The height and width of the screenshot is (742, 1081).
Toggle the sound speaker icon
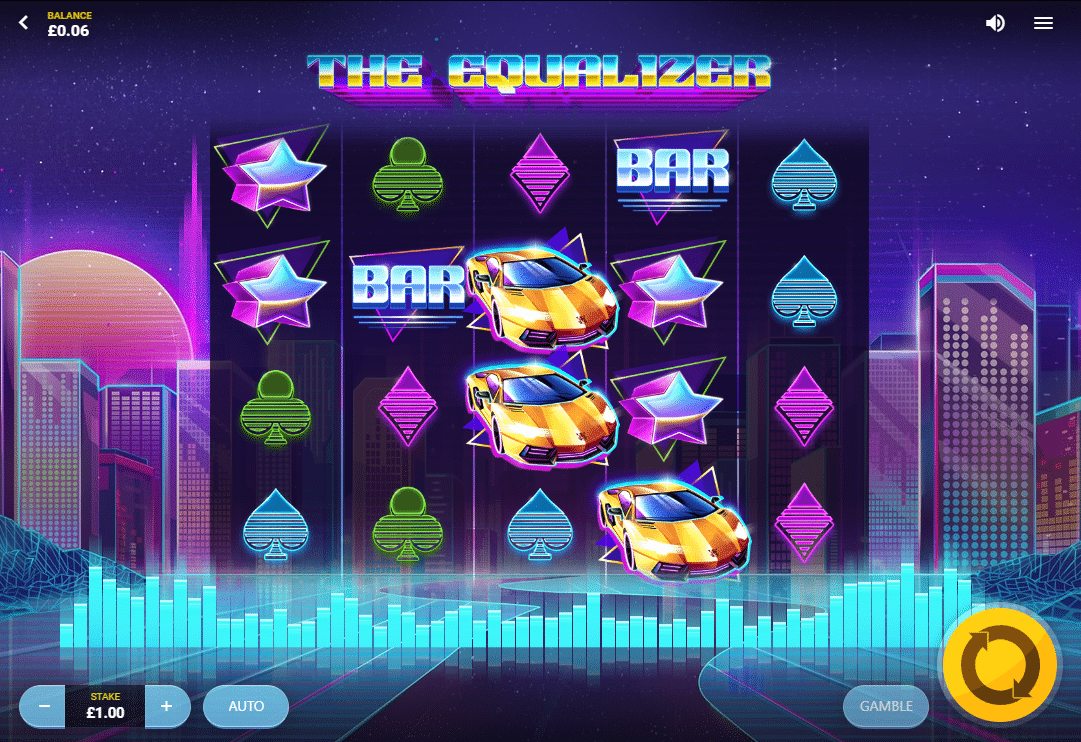tap(995, 23)
